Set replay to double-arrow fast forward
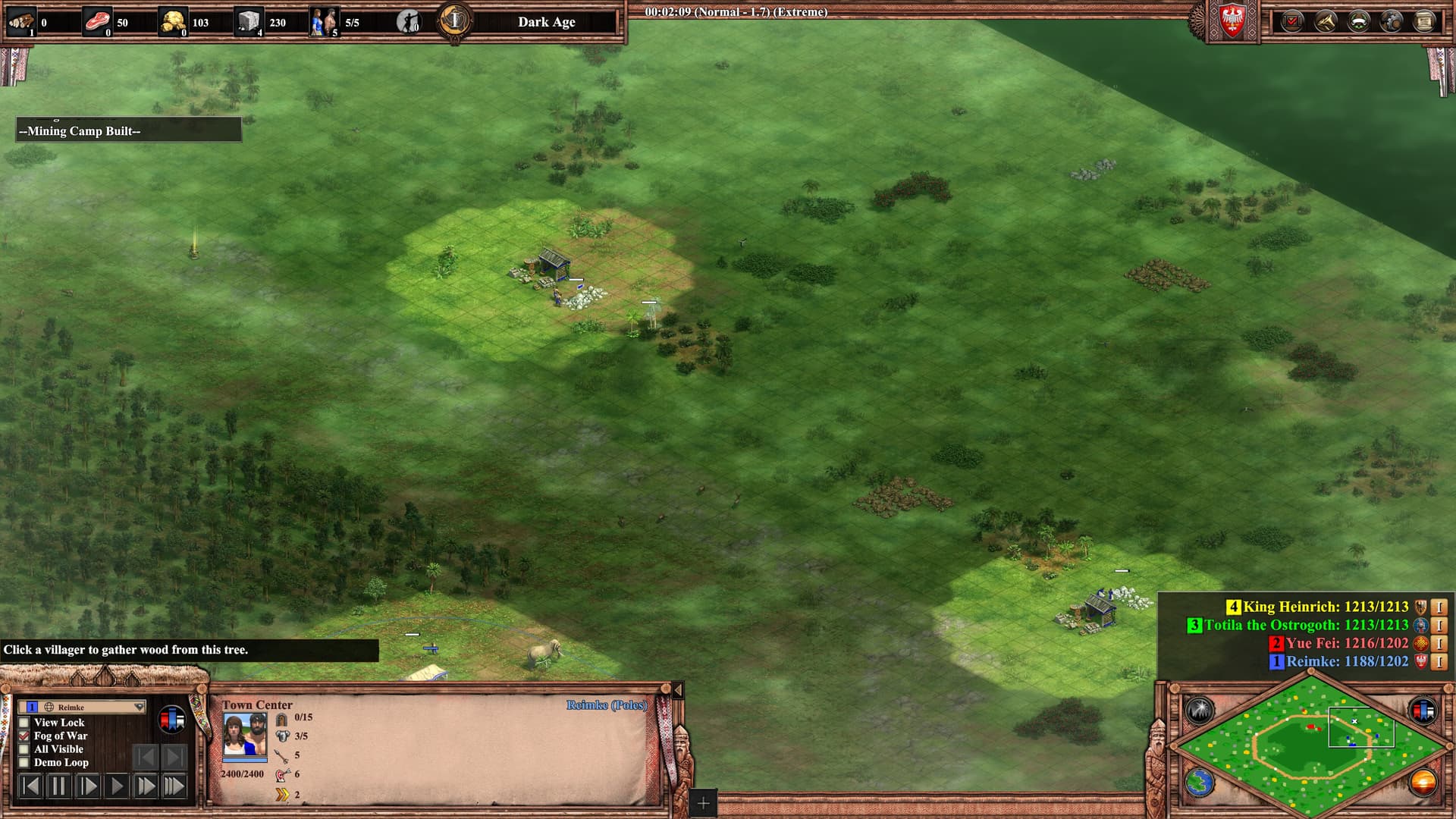Screen dimensions: 1456x819 146,786
